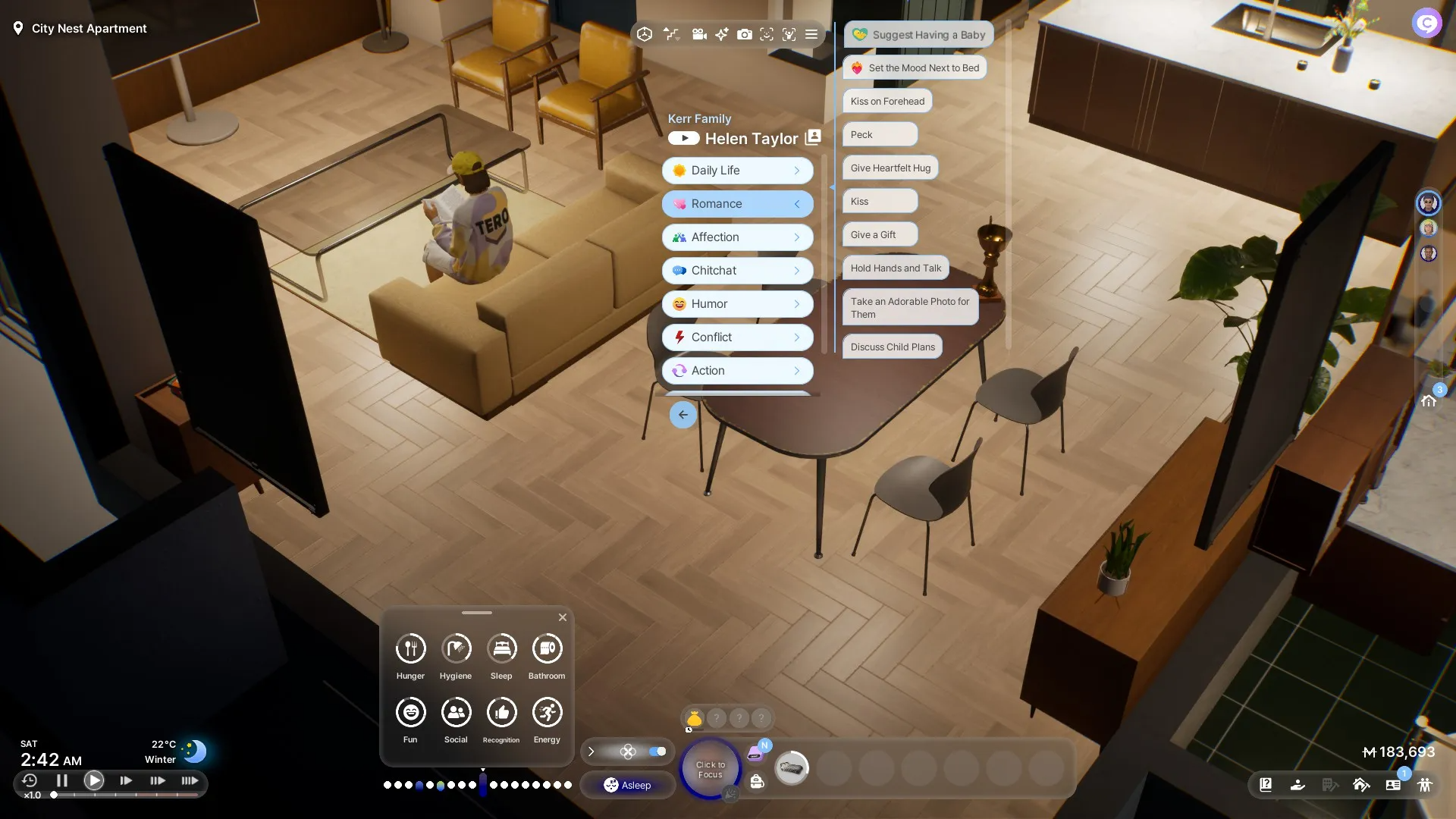Open the Affection interactions
This screenshot has width=1456, height=819.
tap(737, 237)
